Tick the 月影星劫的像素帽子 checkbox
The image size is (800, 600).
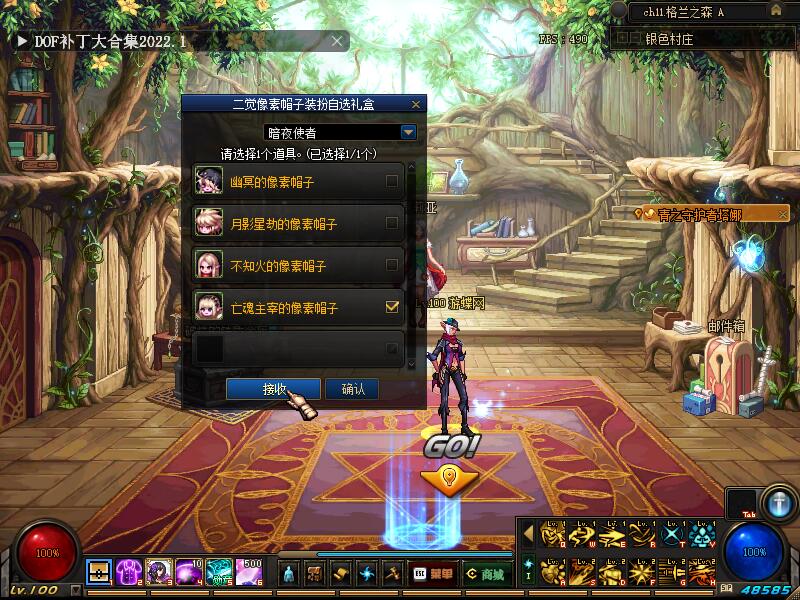pyautogui.click(x=392, y=224)
